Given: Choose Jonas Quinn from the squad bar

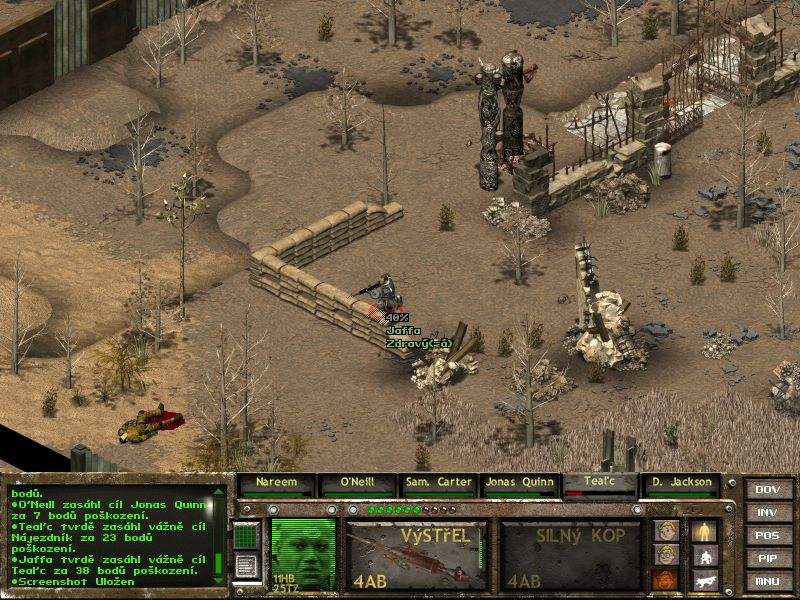Looking at the screenshot, I should tap(519, 482).
